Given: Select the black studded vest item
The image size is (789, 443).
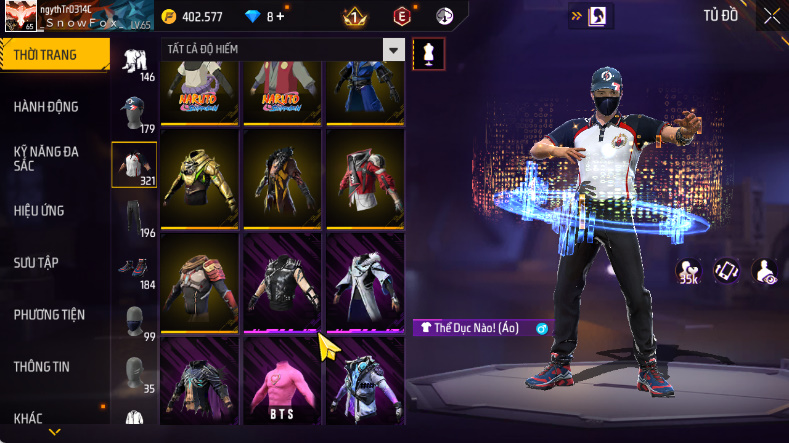Looking at the screenshot, I should [281, 281].
